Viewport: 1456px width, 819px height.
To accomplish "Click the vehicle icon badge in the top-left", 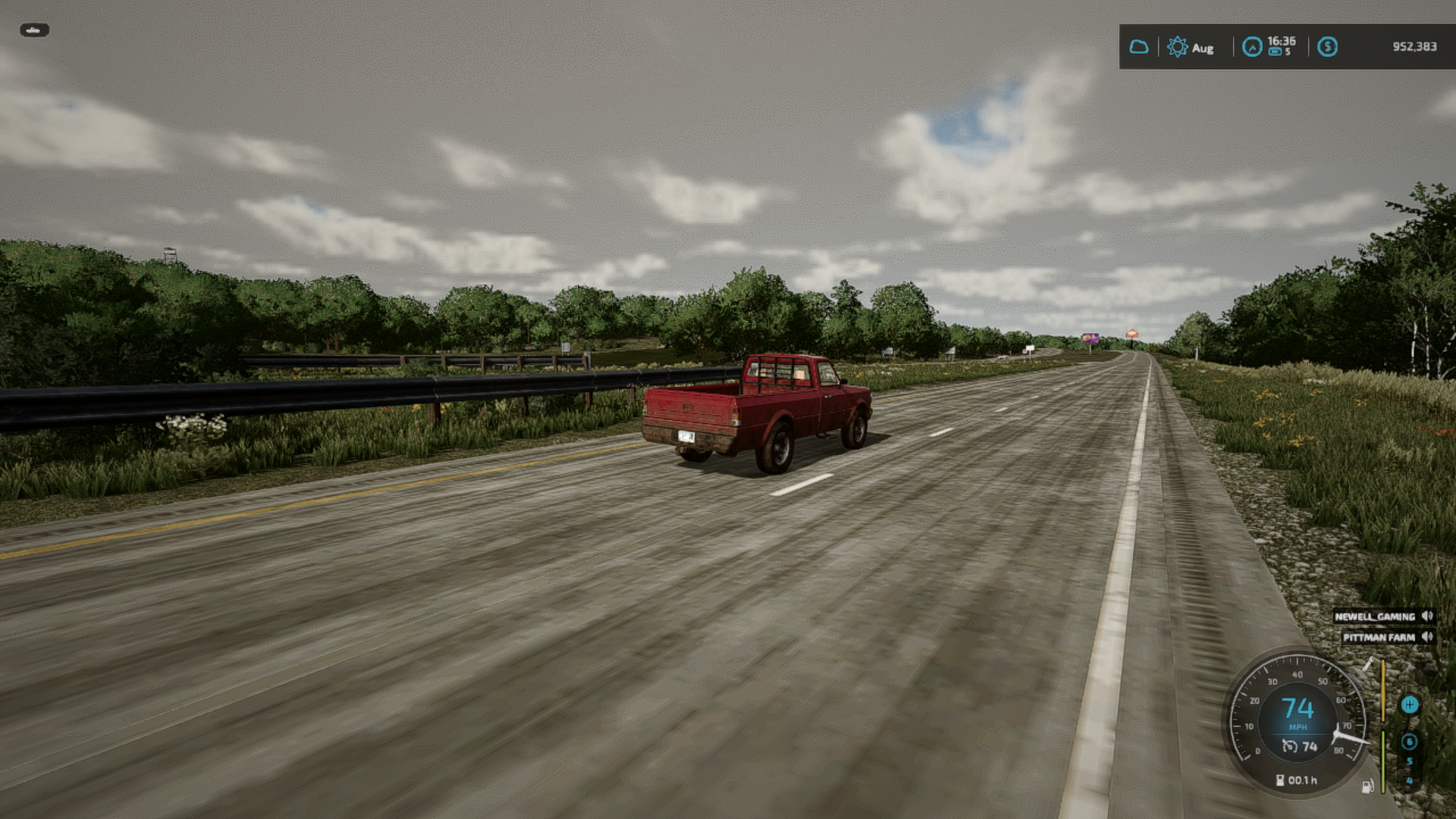I will [34, 30].
